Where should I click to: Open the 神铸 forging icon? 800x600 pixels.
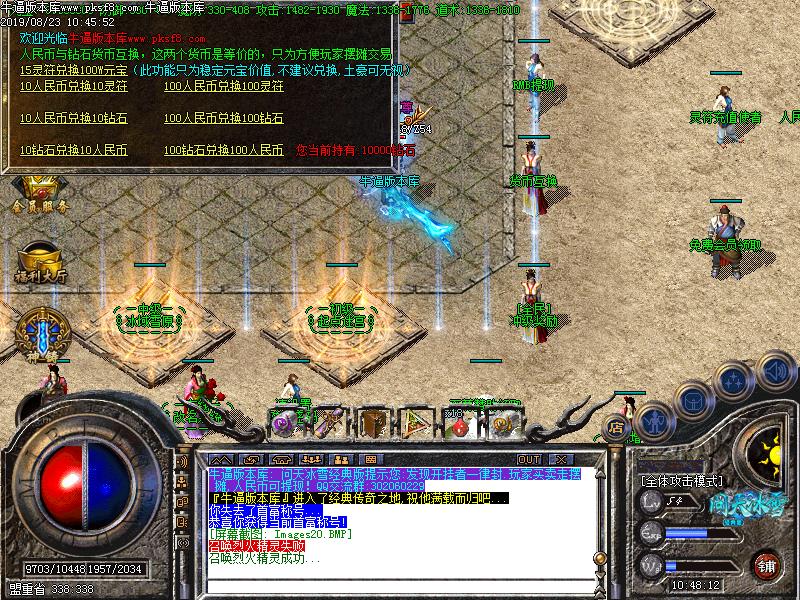pos(40,334)
